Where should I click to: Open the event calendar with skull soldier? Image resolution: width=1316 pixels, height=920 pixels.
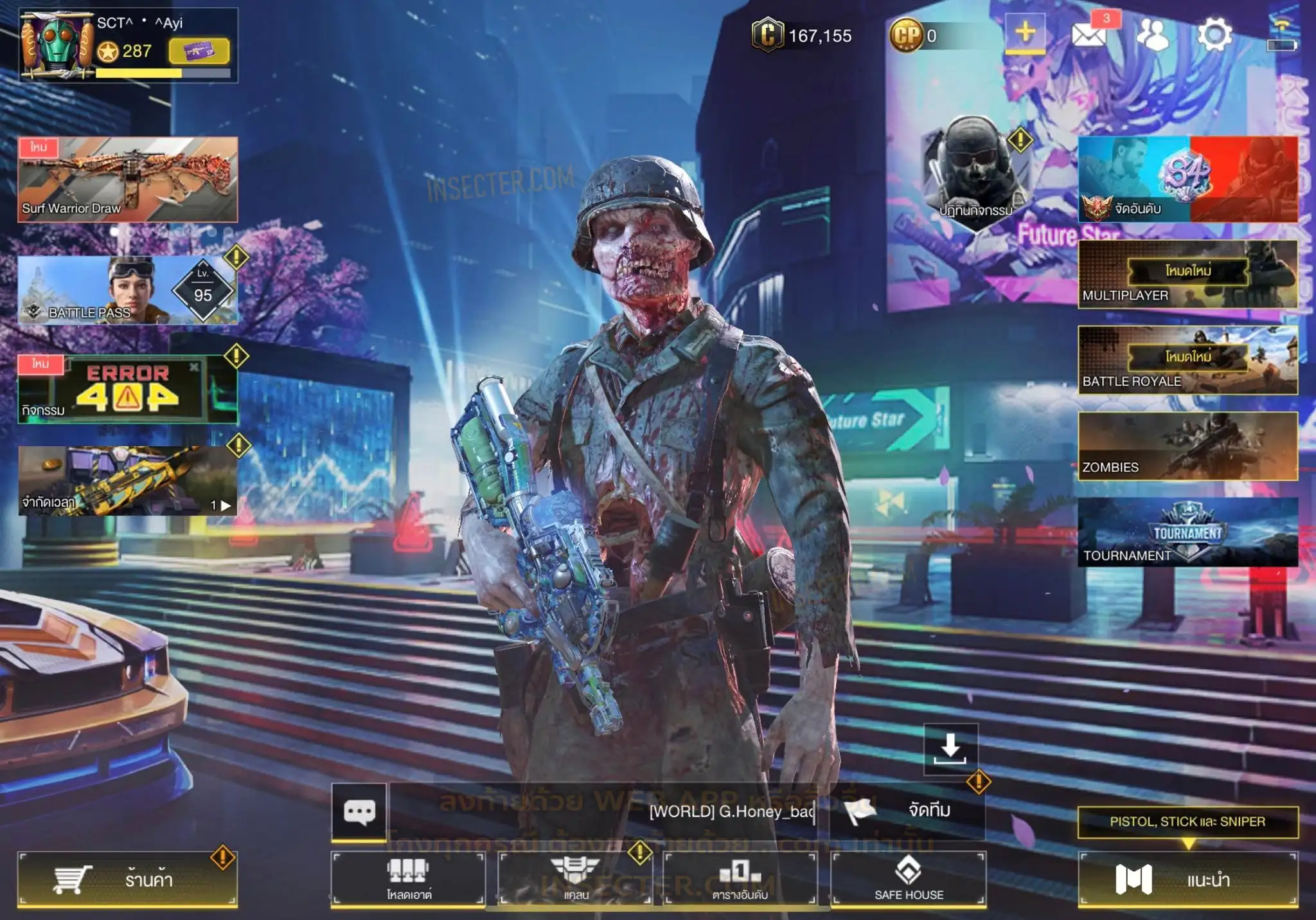pos(975,168)
